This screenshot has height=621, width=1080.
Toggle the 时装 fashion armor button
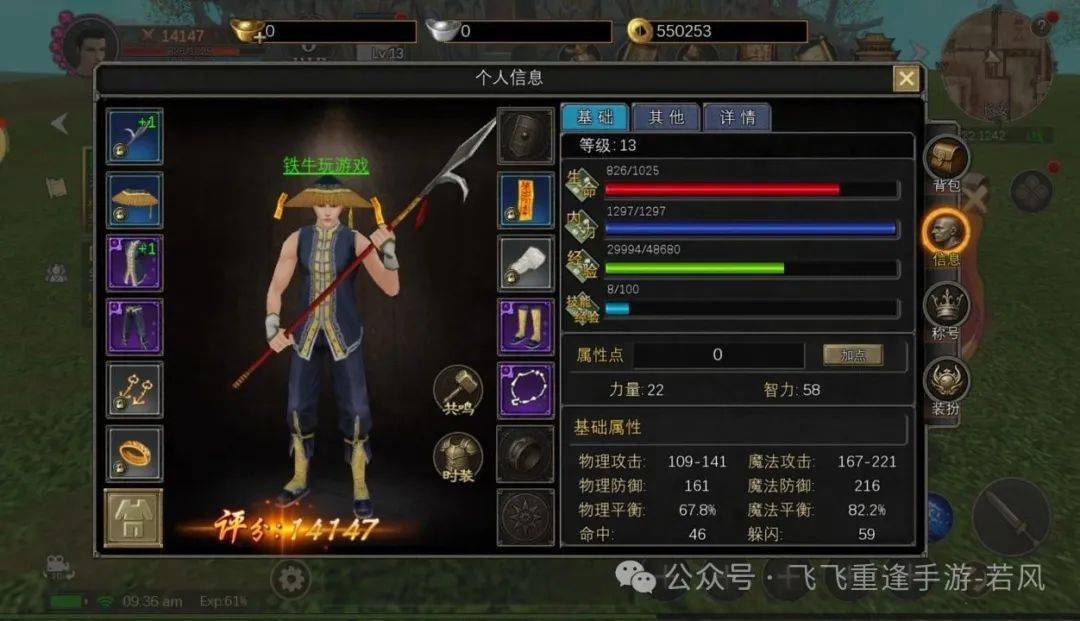pos(458,458)
